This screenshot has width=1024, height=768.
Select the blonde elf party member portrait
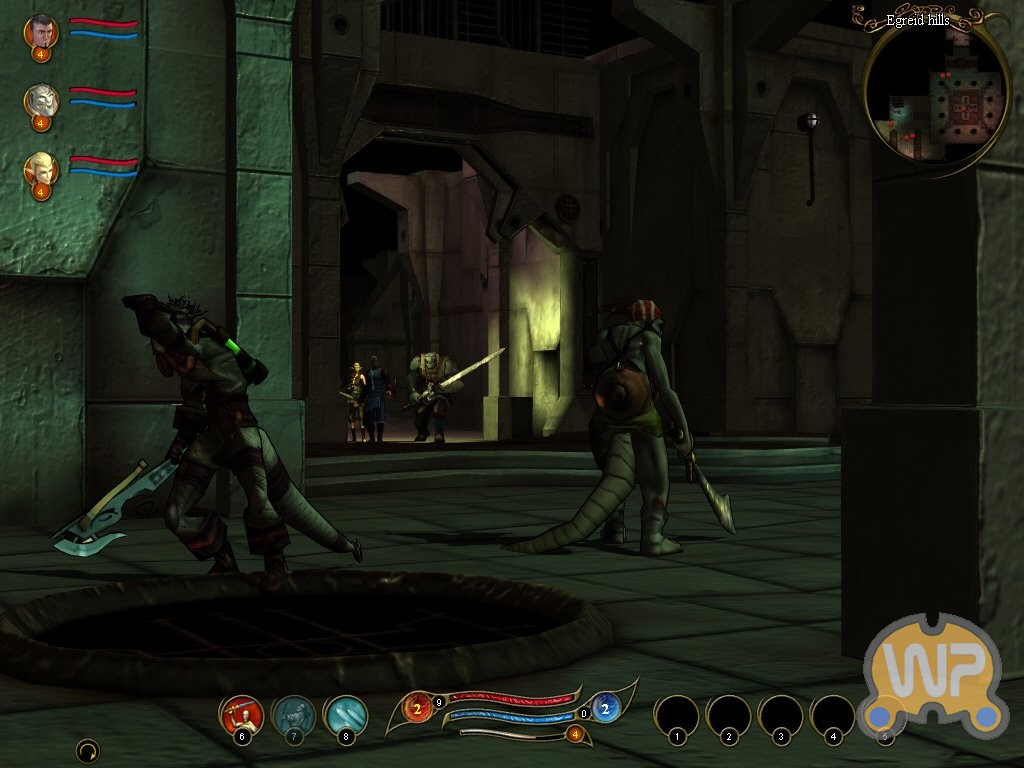pos(41,168)
